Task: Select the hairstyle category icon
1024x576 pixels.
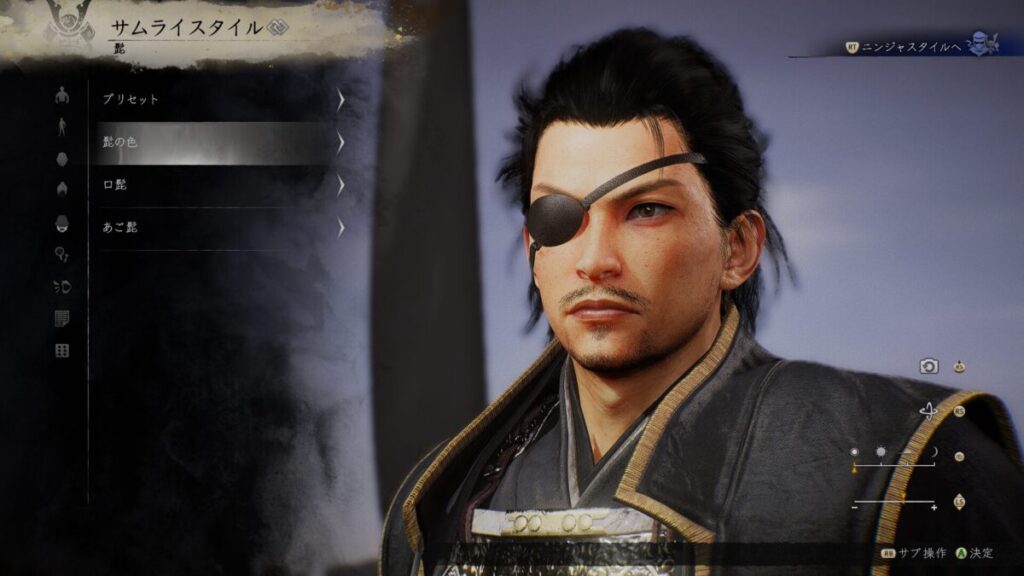Action: click(x=62, y=189)
